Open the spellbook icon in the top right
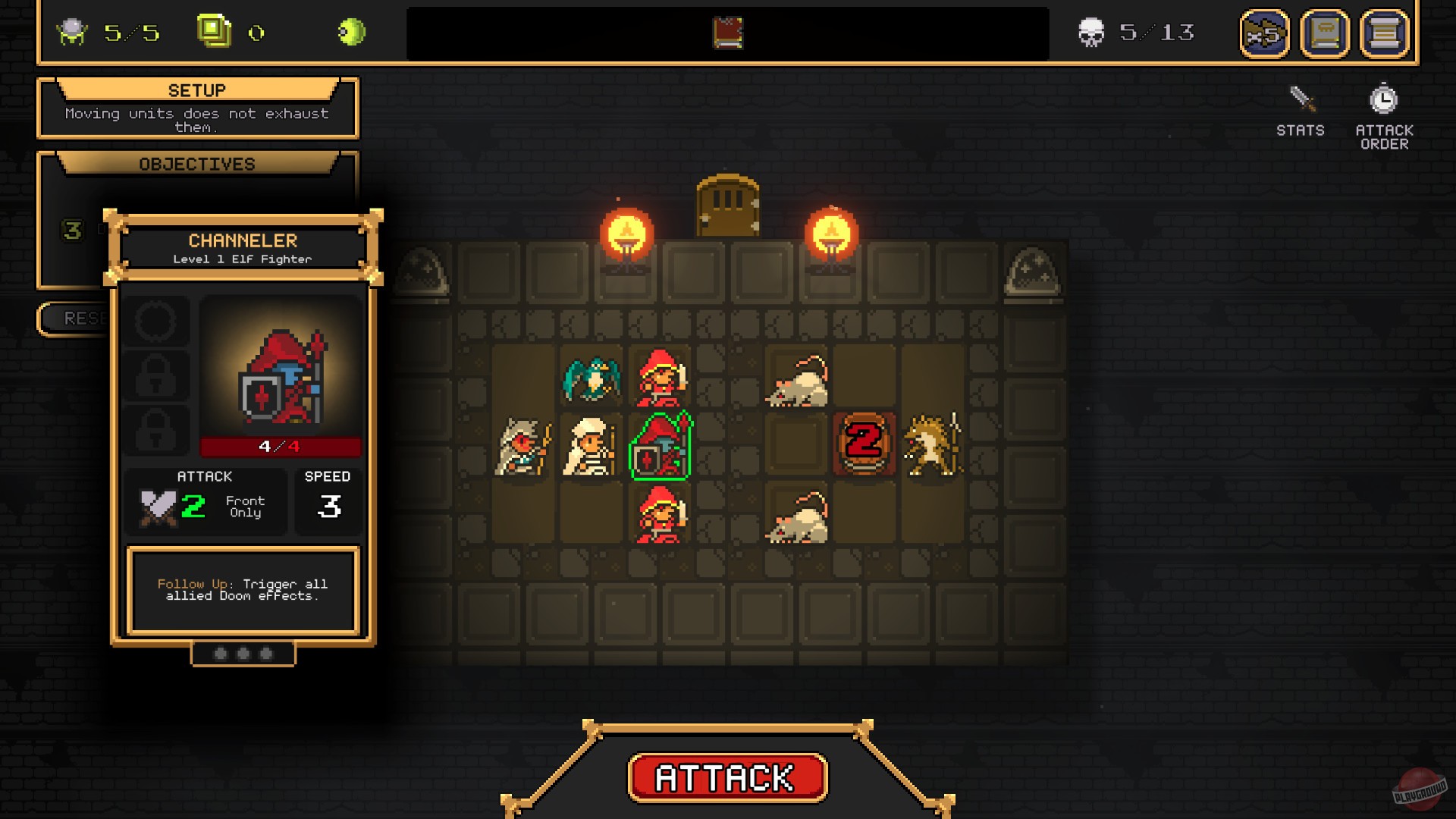The height and width of the screenshot is (819, 1456). coord(1324,33)
